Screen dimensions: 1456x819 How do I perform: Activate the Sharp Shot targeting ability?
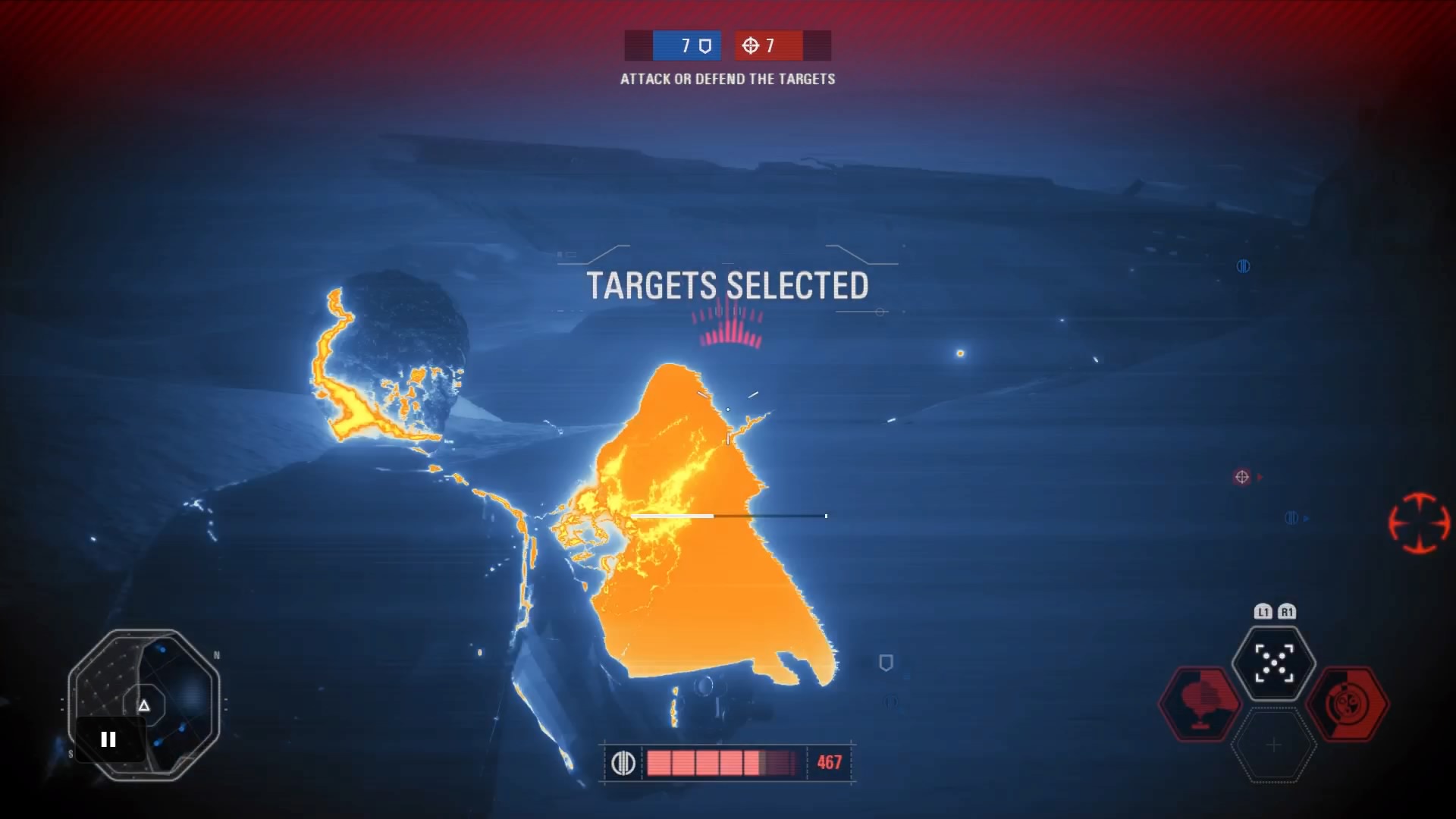click(1274, 663)
